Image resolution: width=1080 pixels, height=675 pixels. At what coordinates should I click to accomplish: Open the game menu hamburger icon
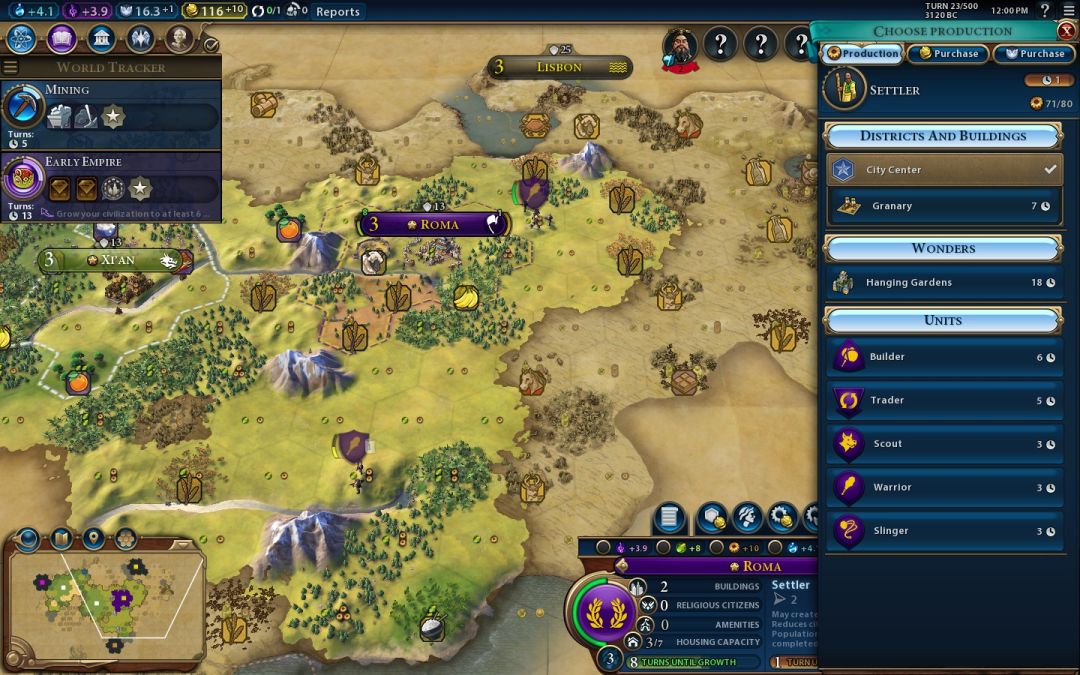coord(1066,11)
